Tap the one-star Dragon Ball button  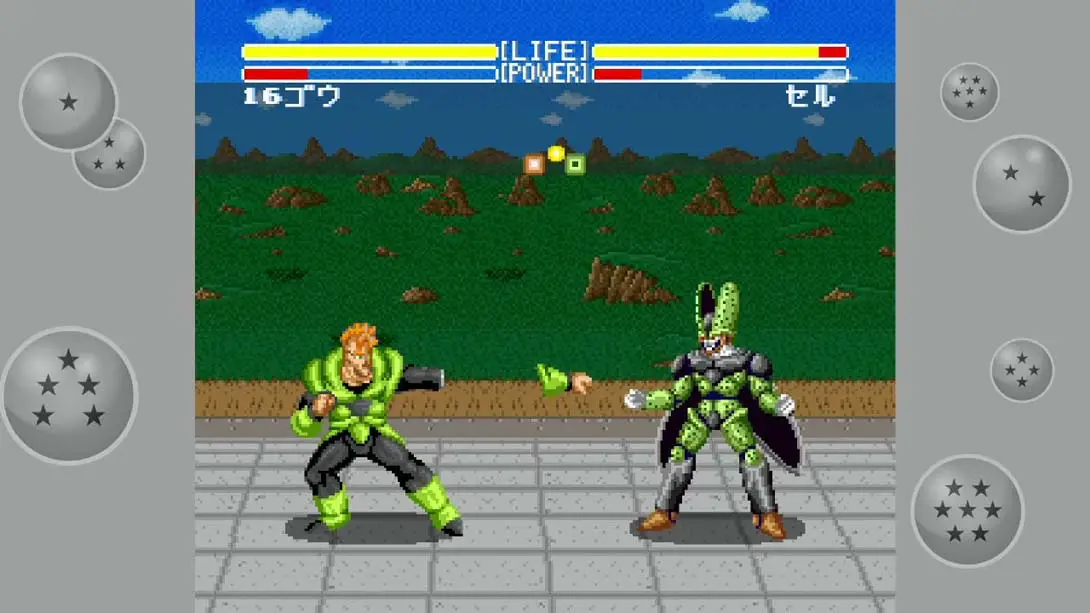tap(68, 101)
